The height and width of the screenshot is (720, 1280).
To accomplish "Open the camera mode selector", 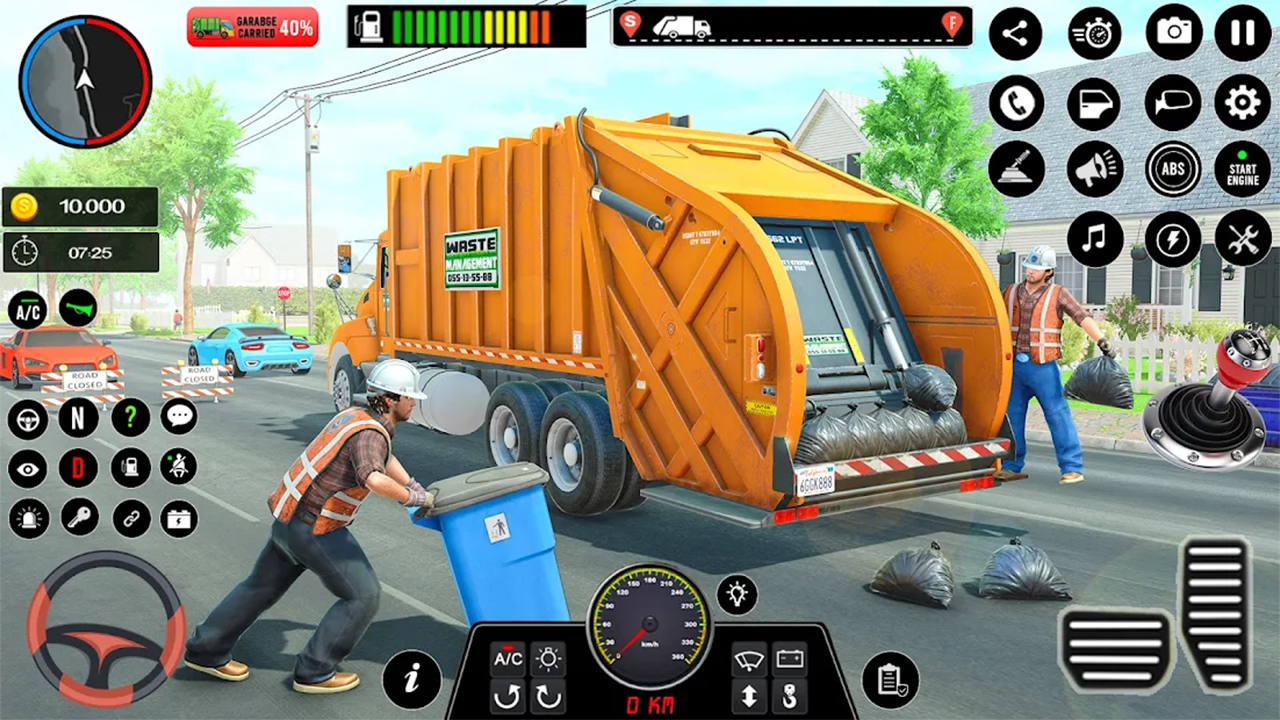I will 1173,33.
